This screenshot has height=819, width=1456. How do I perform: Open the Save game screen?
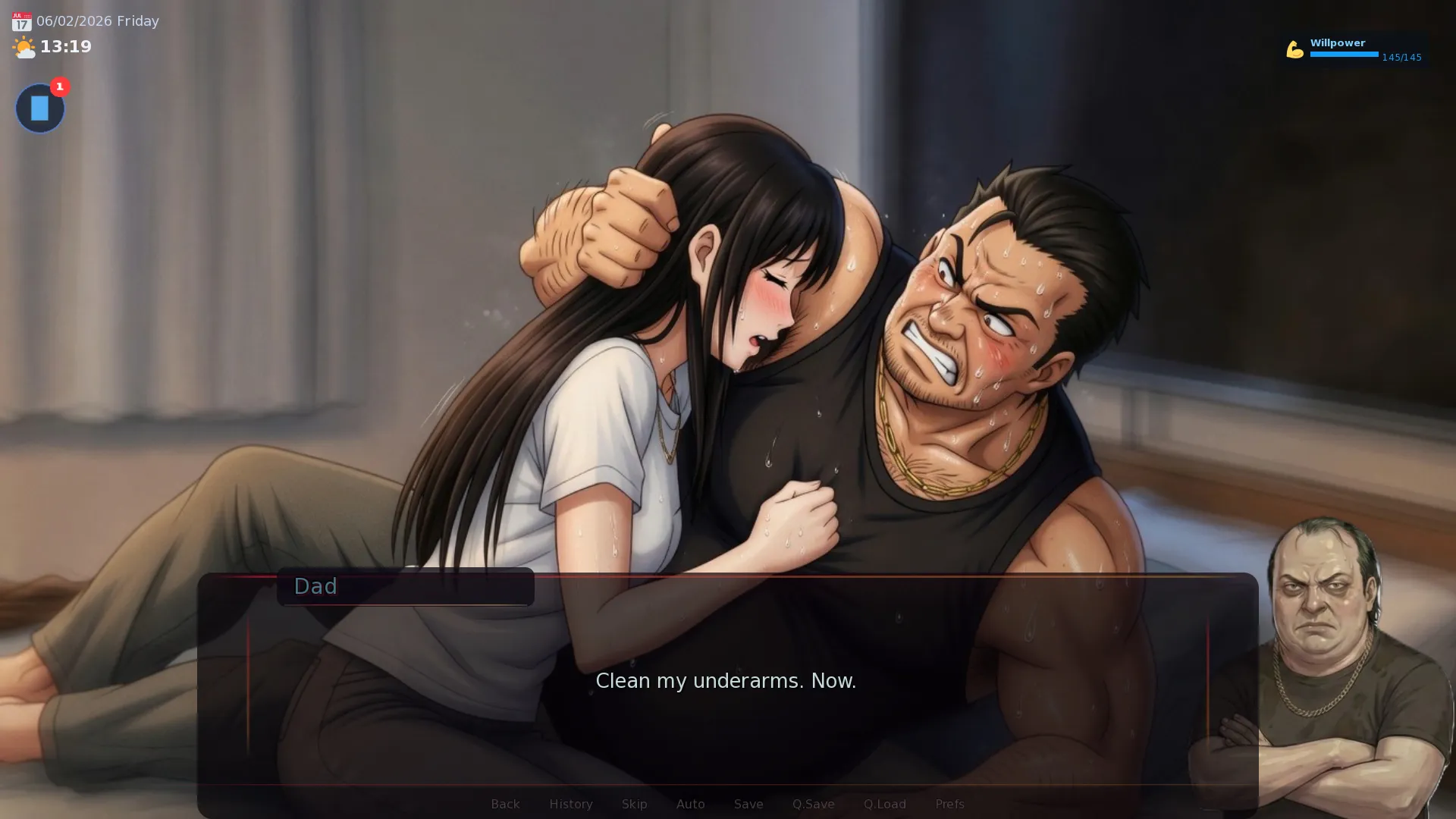(x=748, y=804)
